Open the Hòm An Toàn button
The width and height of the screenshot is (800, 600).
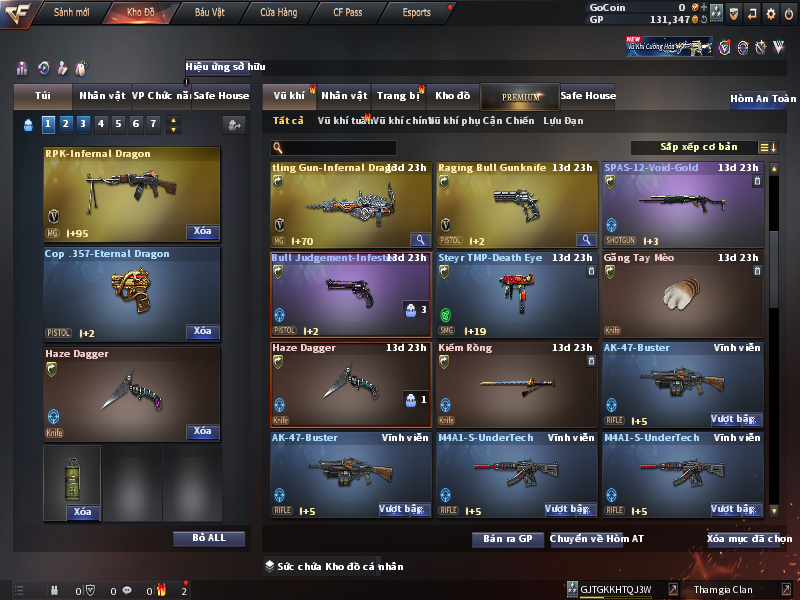click(763, 99)
